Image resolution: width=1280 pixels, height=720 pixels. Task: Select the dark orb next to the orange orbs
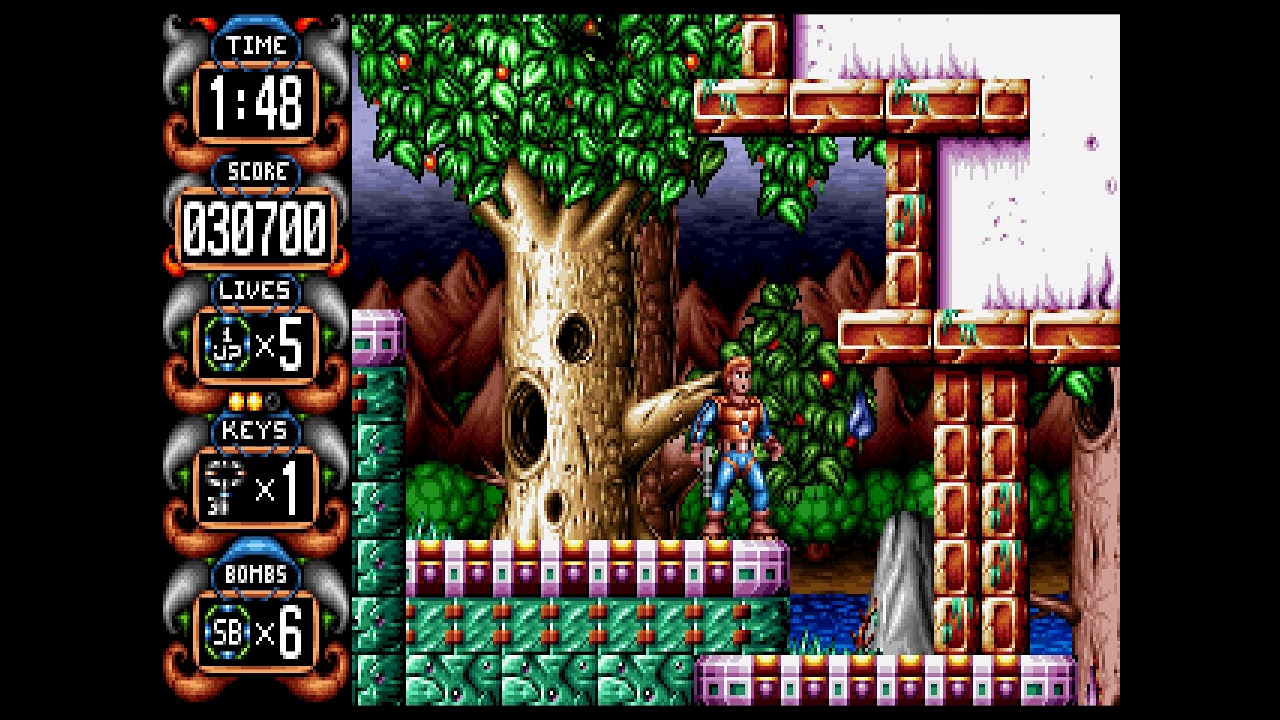[272, 400]
